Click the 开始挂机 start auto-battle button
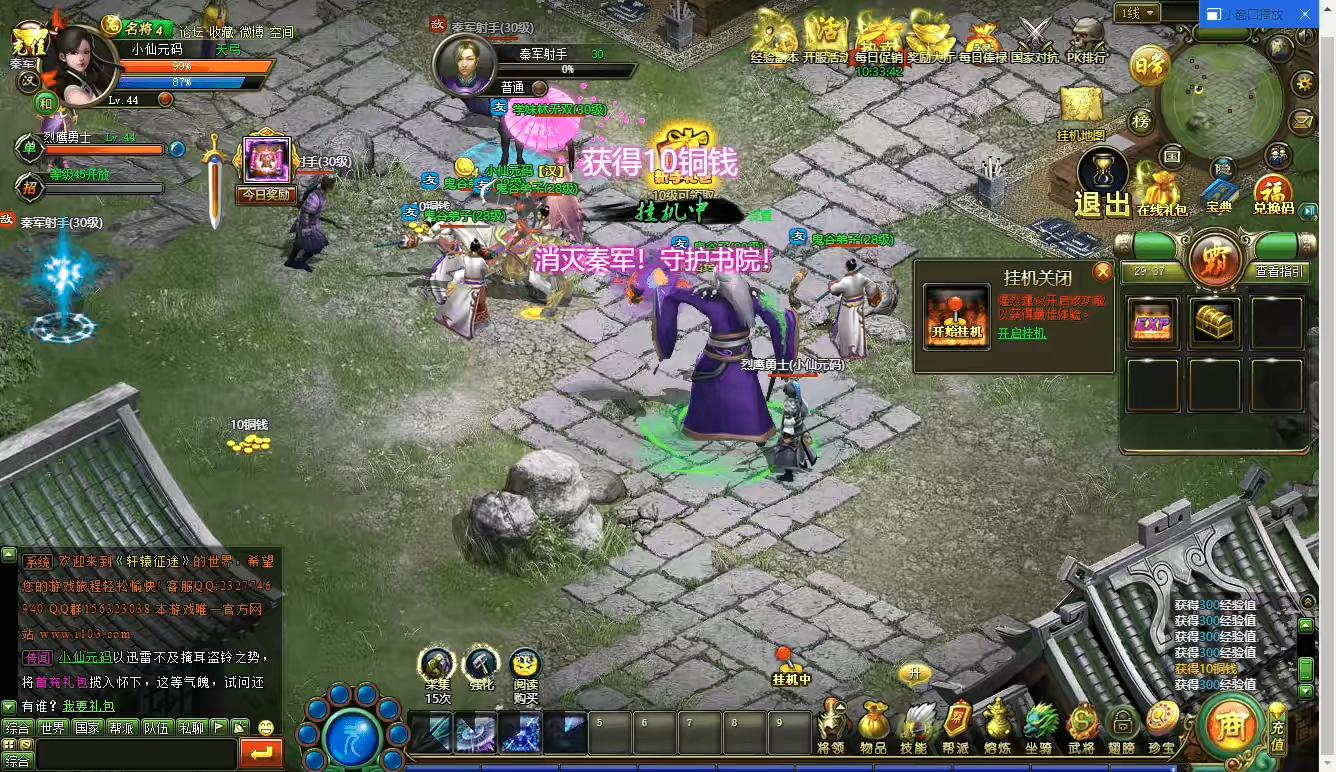Image resolution: width=1336 pixels, height=772 pixels. click(957, 317)
